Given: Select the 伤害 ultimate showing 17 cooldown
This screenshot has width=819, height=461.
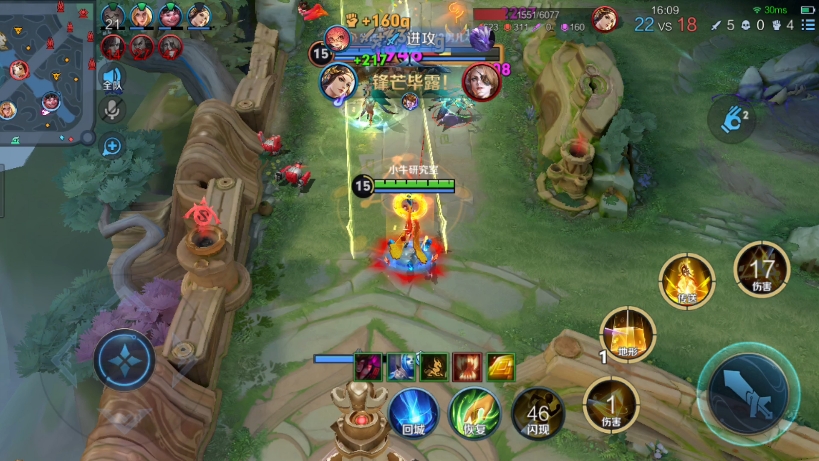Looking at the screenshot, I should pyautogui.click(x=762, y=270).
